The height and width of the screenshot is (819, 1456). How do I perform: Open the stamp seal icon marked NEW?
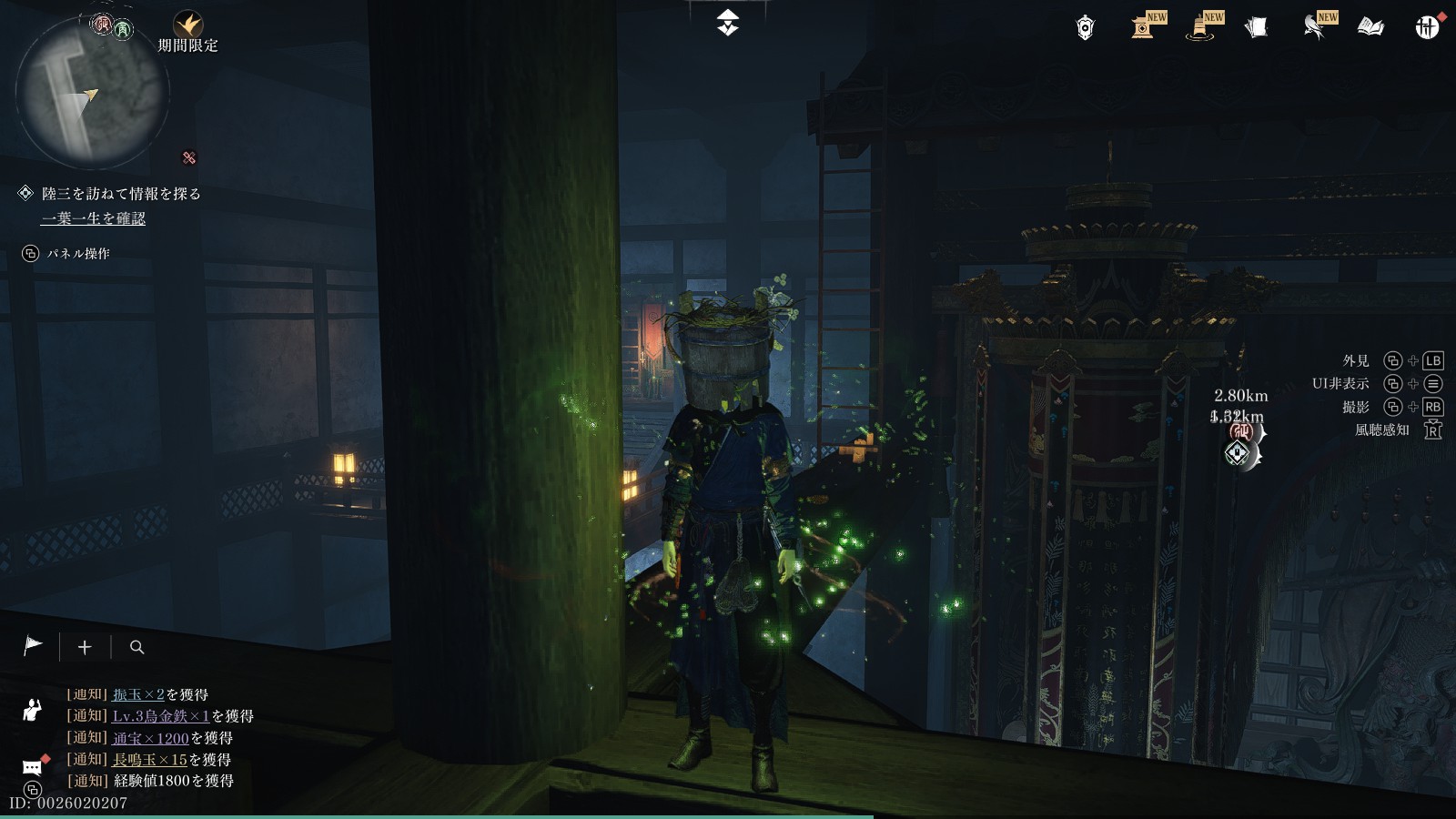pyautogui.click(x=1201, y=27)
